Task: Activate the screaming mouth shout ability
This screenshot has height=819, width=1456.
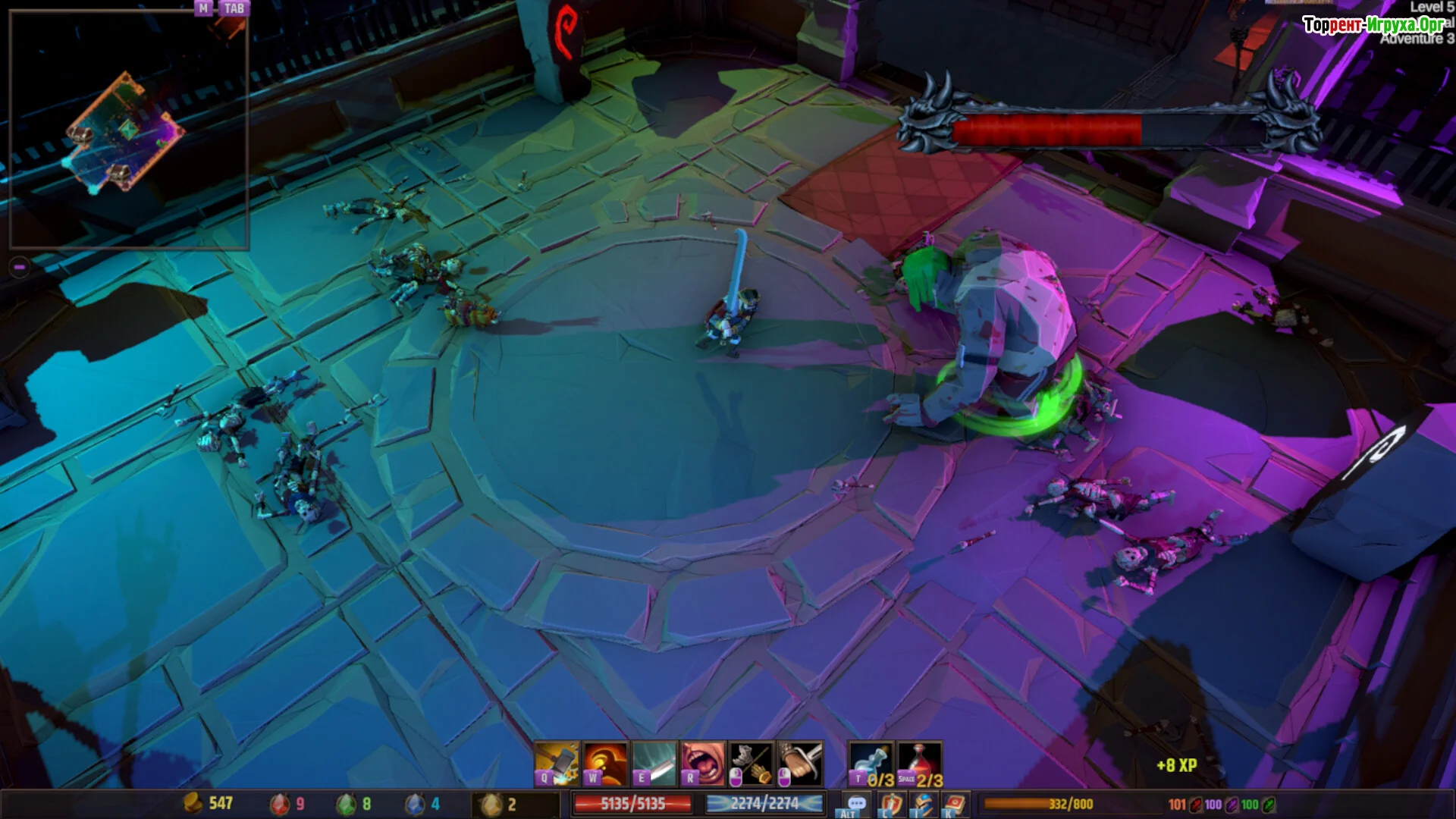Action: (x=703, y=764)
